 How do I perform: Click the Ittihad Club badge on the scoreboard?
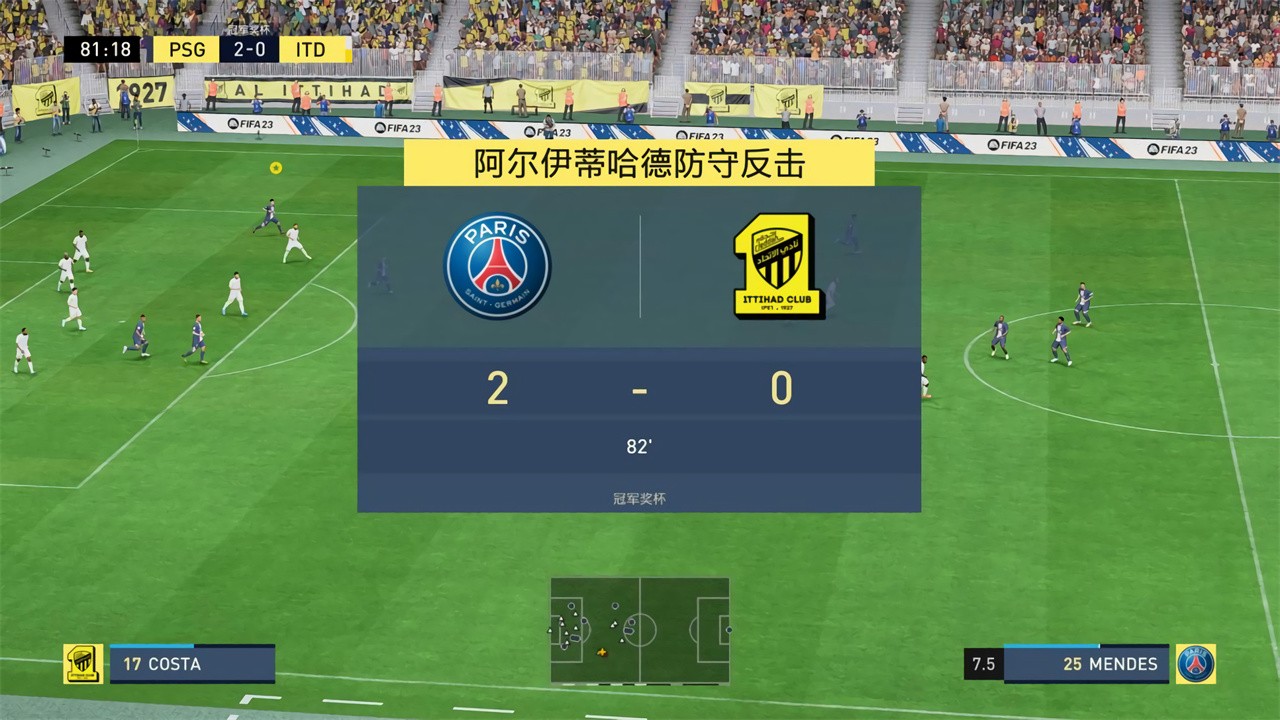coord(780,265)
